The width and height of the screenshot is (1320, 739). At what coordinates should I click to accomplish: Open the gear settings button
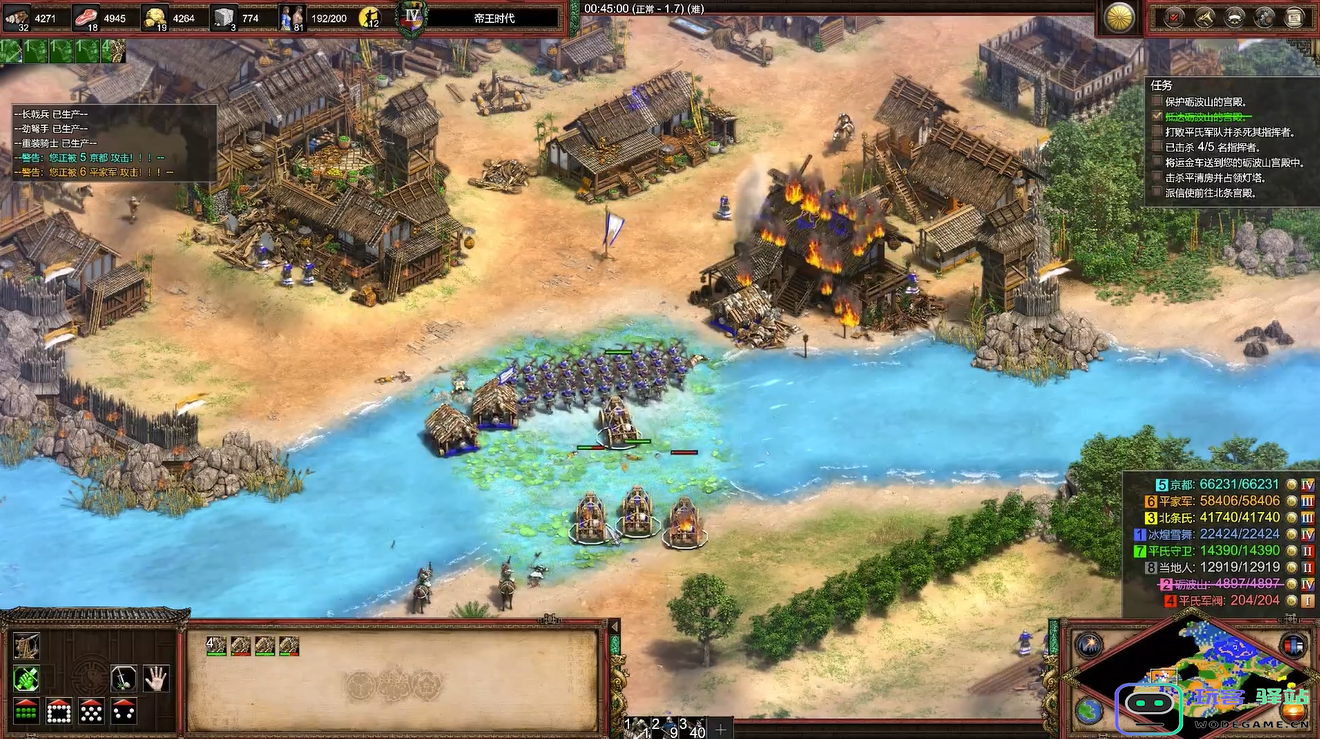[x=1265, y=16]
